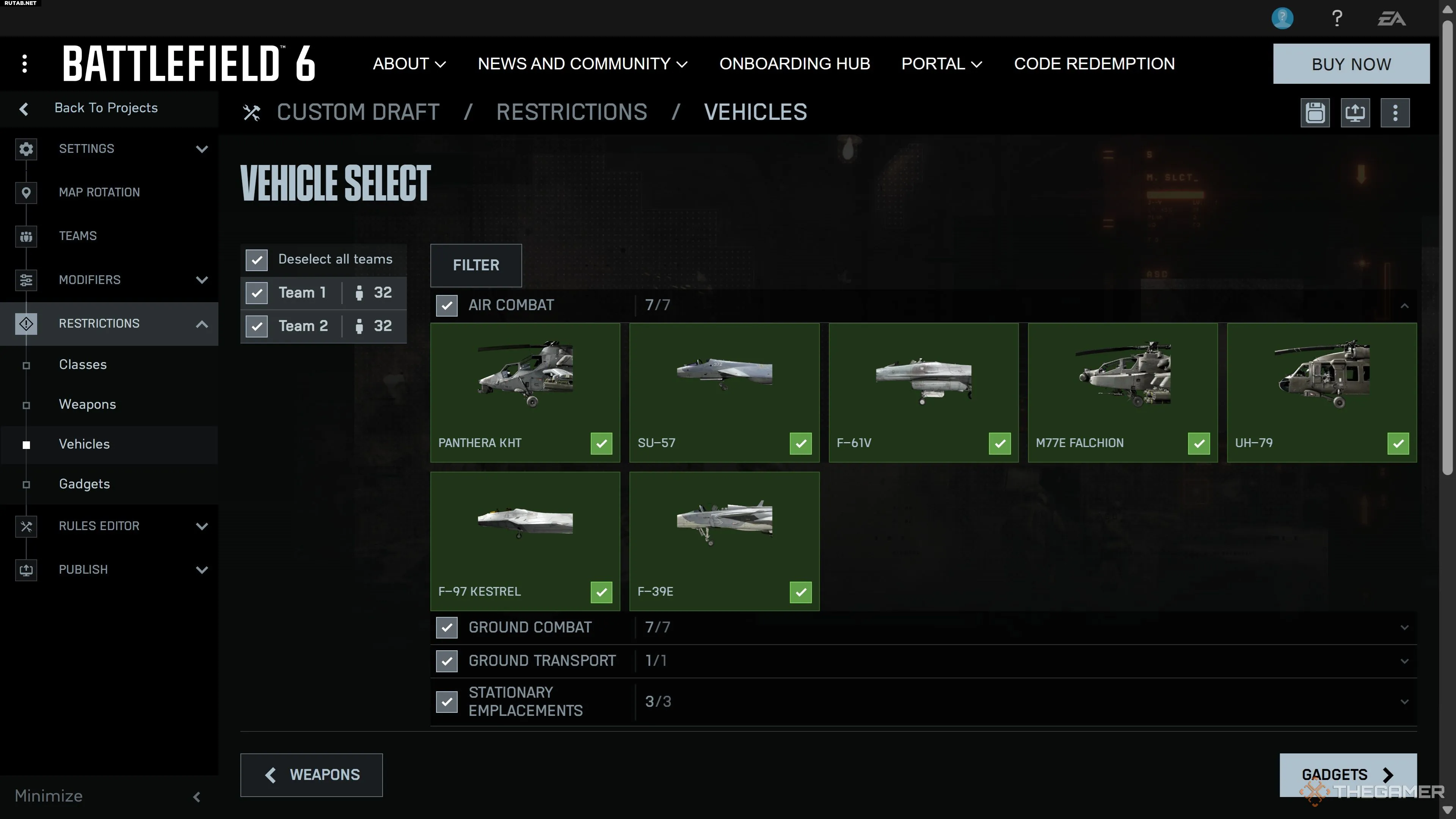
Task: Expand the STATIONARY EMPLACEMENTS category
Action: point(1404,701)
